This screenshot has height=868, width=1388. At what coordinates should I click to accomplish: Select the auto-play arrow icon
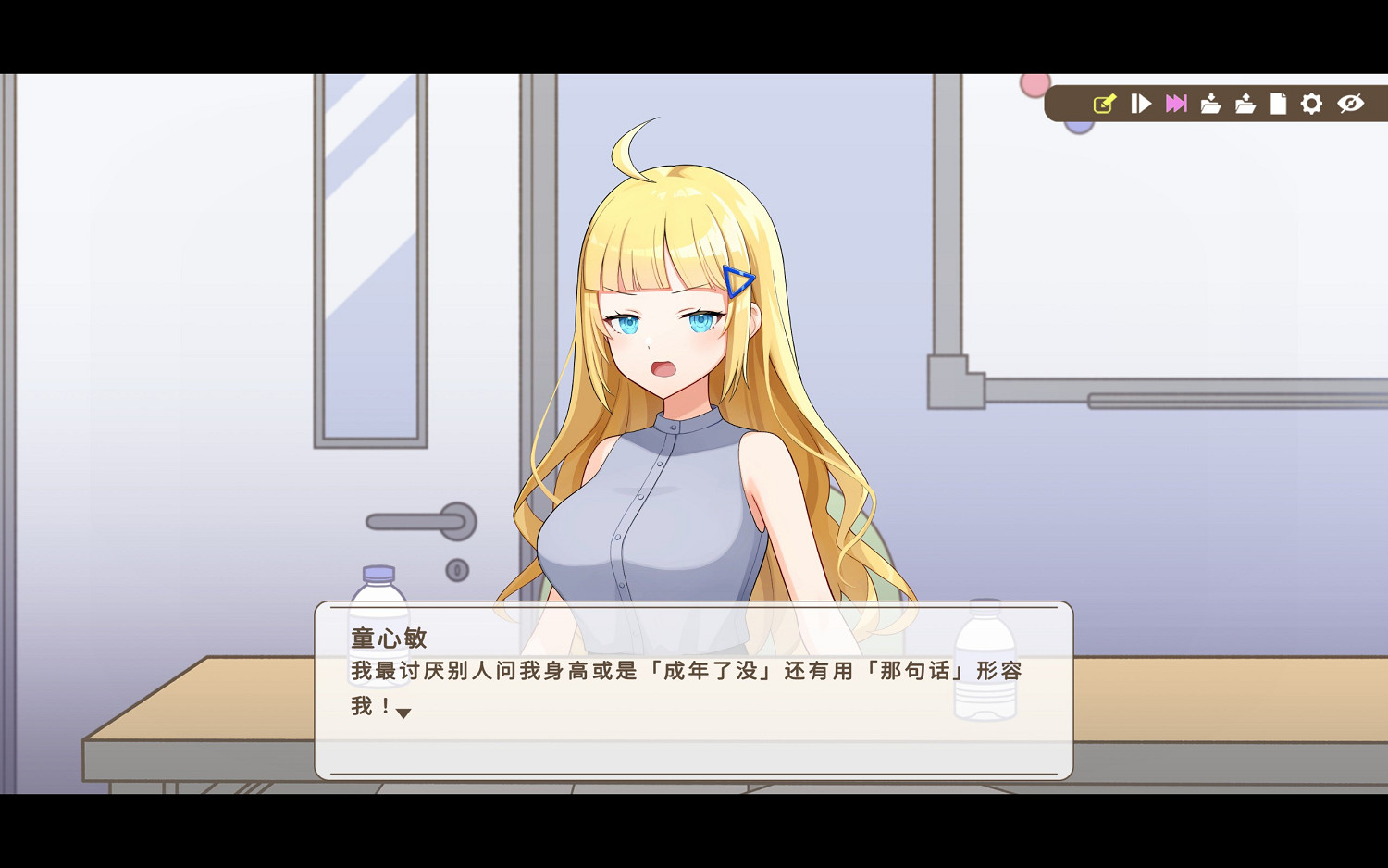click(x=1141, y=104)
